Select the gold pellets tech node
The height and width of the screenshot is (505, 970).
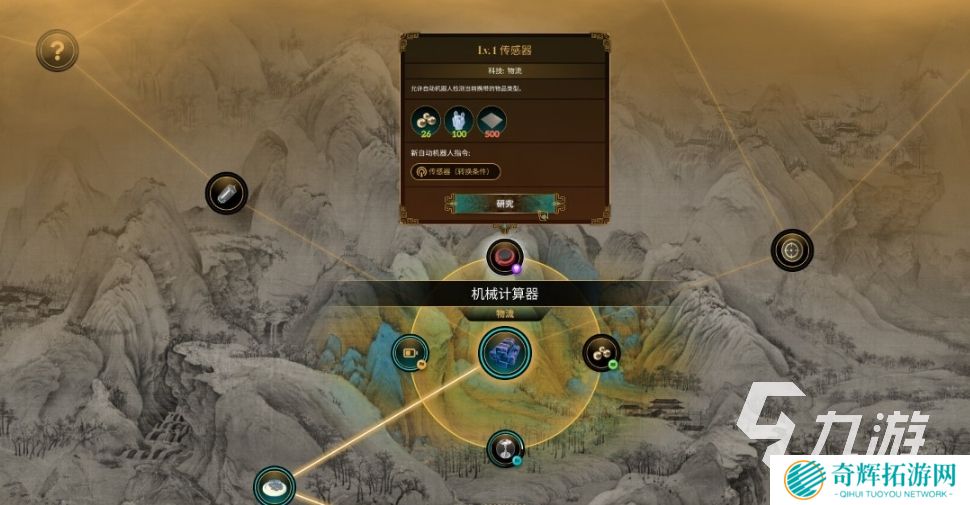[600, 352]
